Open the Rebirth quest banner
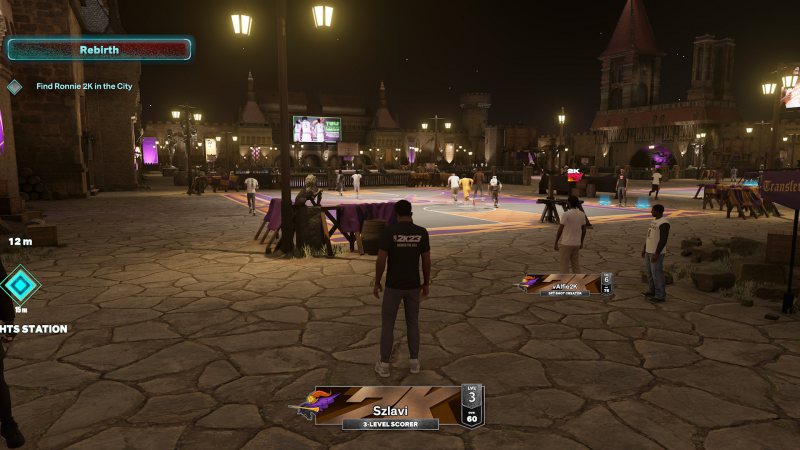800x450 pixels. point(99,49)
